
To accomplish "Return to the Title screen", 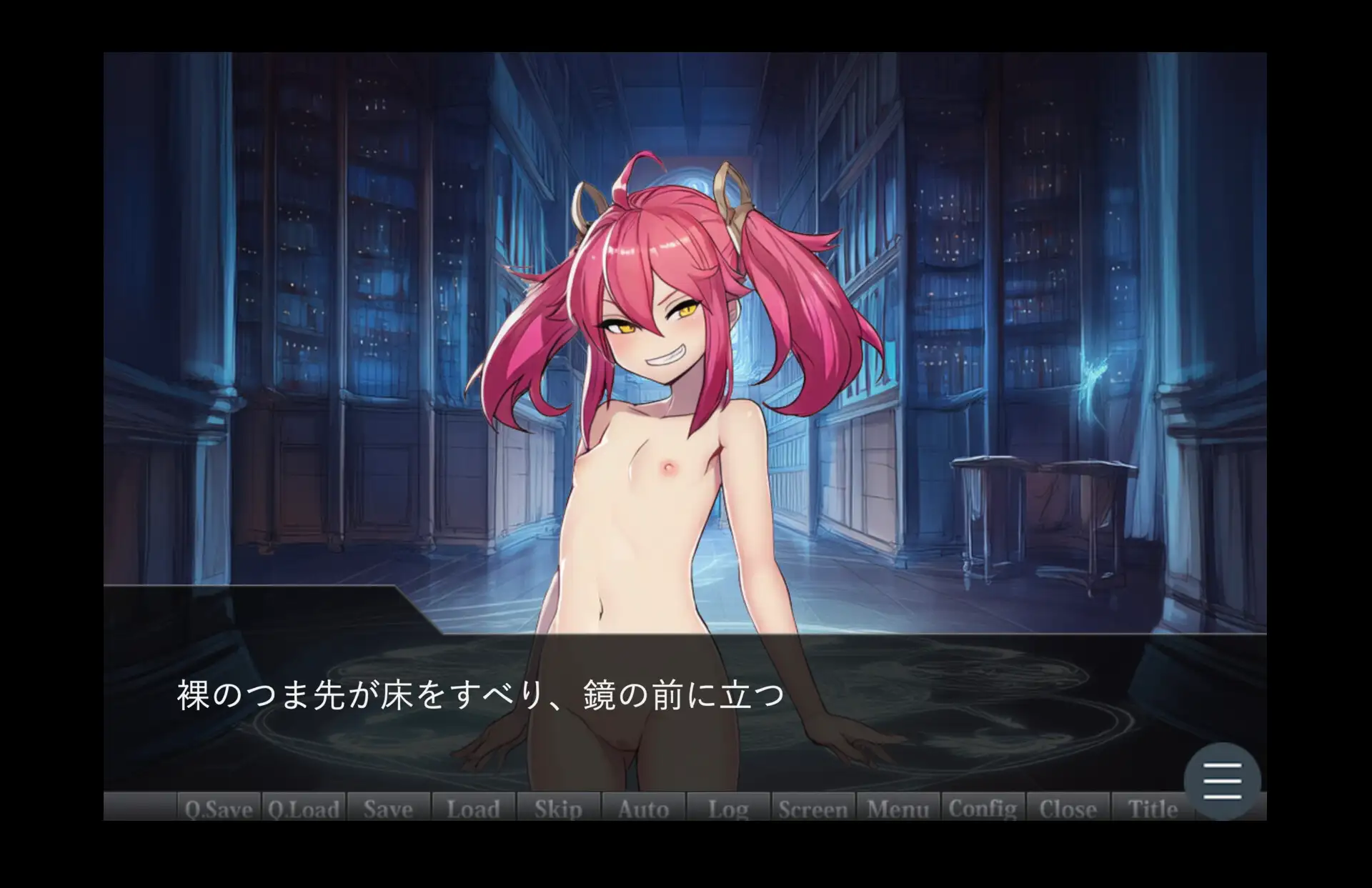I will [x=1153, y=808].
